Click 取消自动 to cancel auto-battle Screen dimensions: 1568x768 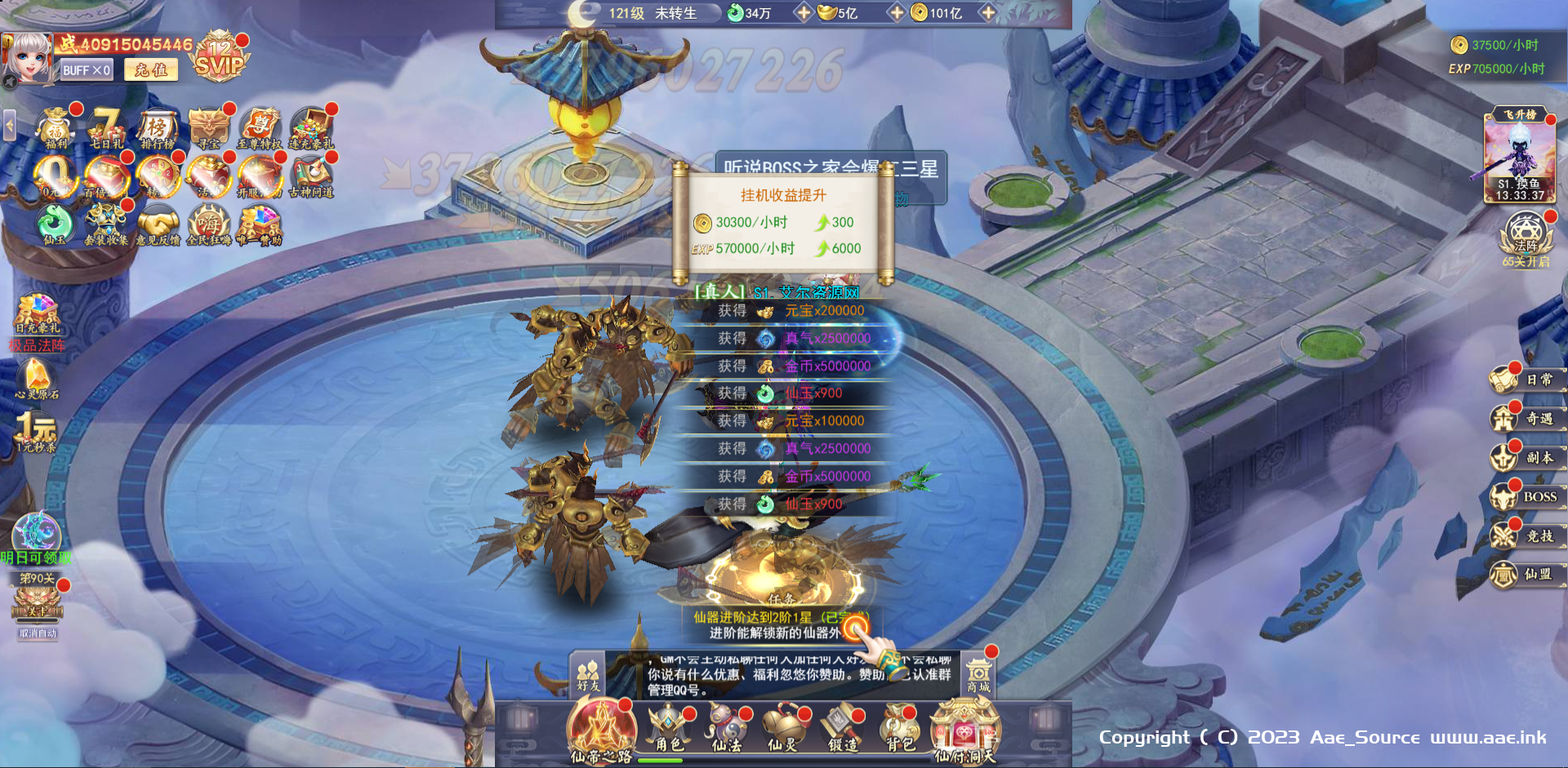click(38, 633)
